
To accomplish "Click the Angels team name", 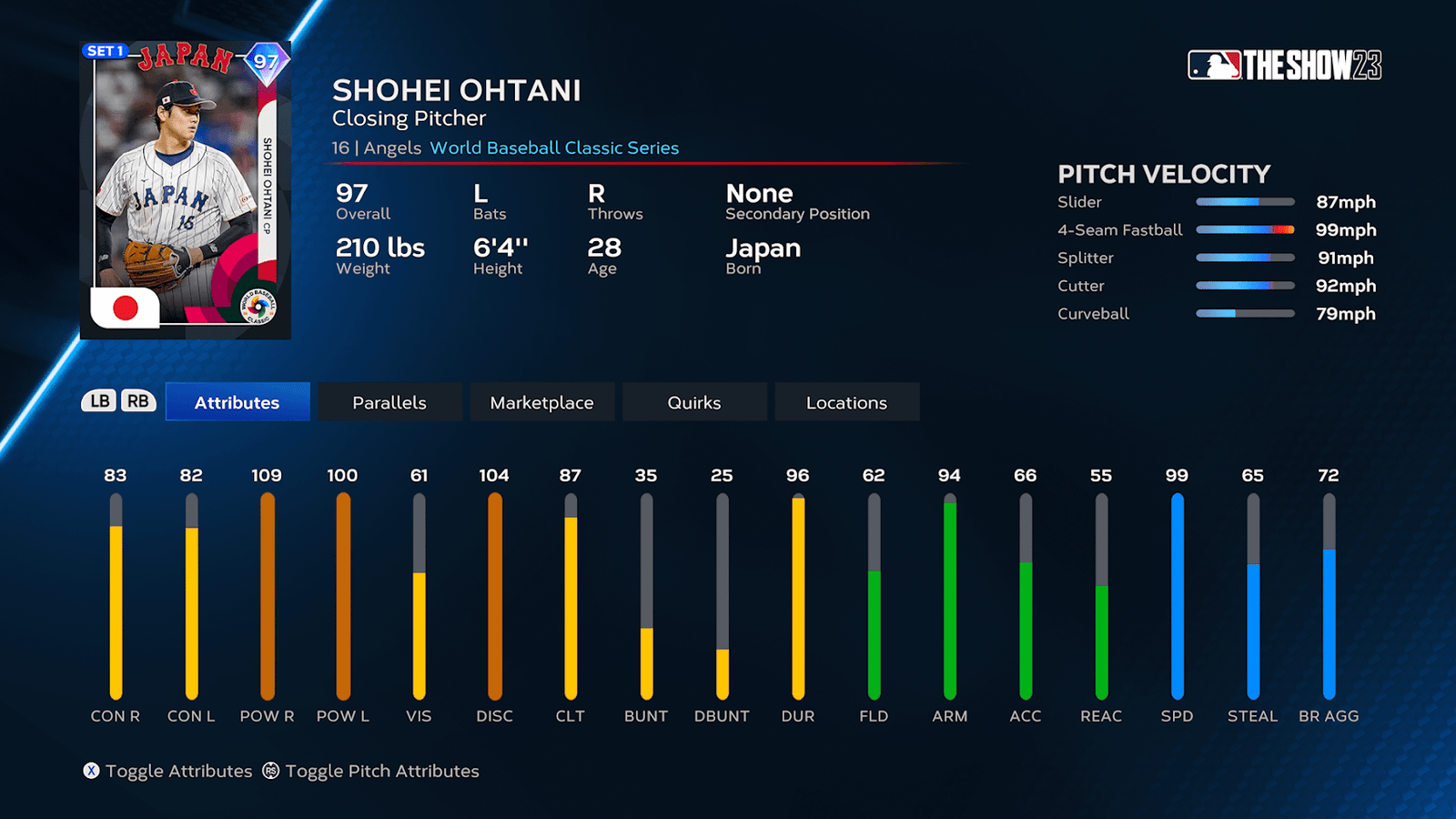I will point(393,147).
